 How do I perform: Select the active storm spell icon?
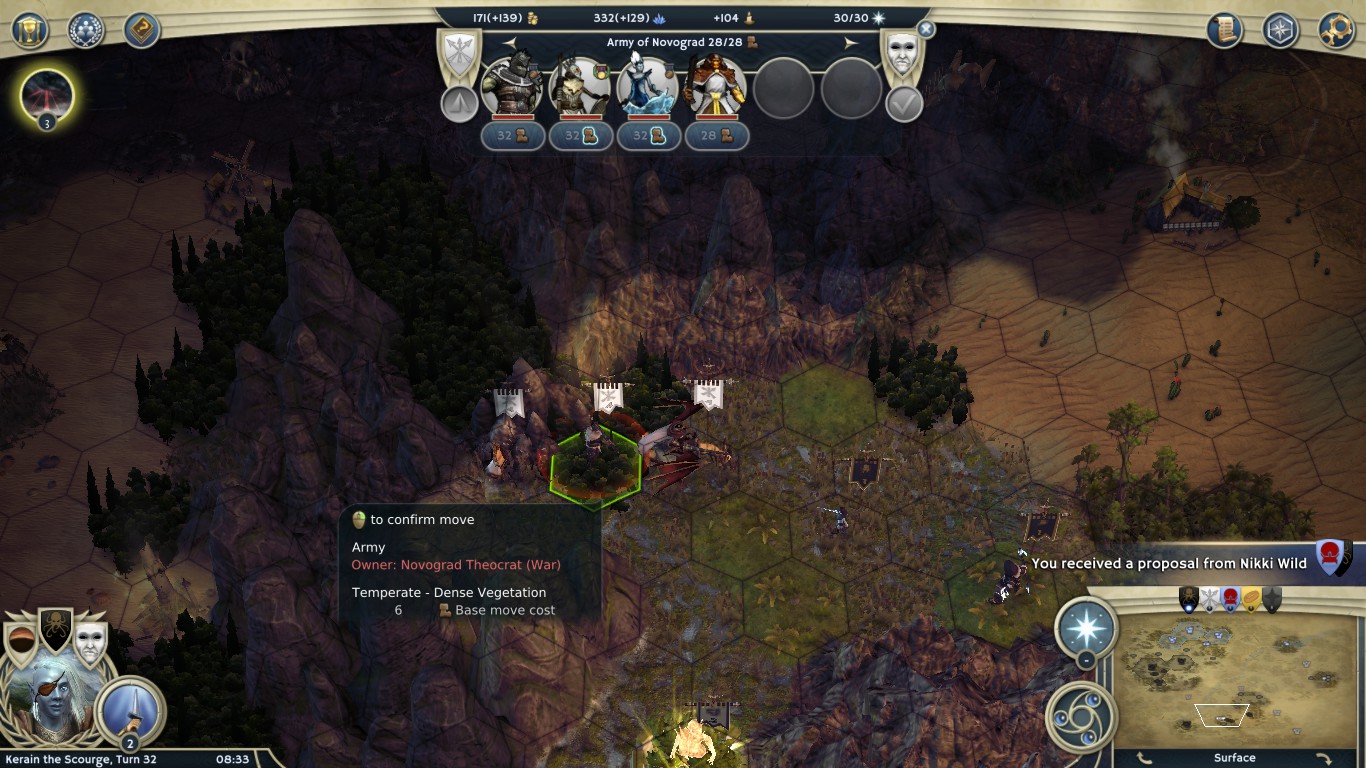click(46, 96)
